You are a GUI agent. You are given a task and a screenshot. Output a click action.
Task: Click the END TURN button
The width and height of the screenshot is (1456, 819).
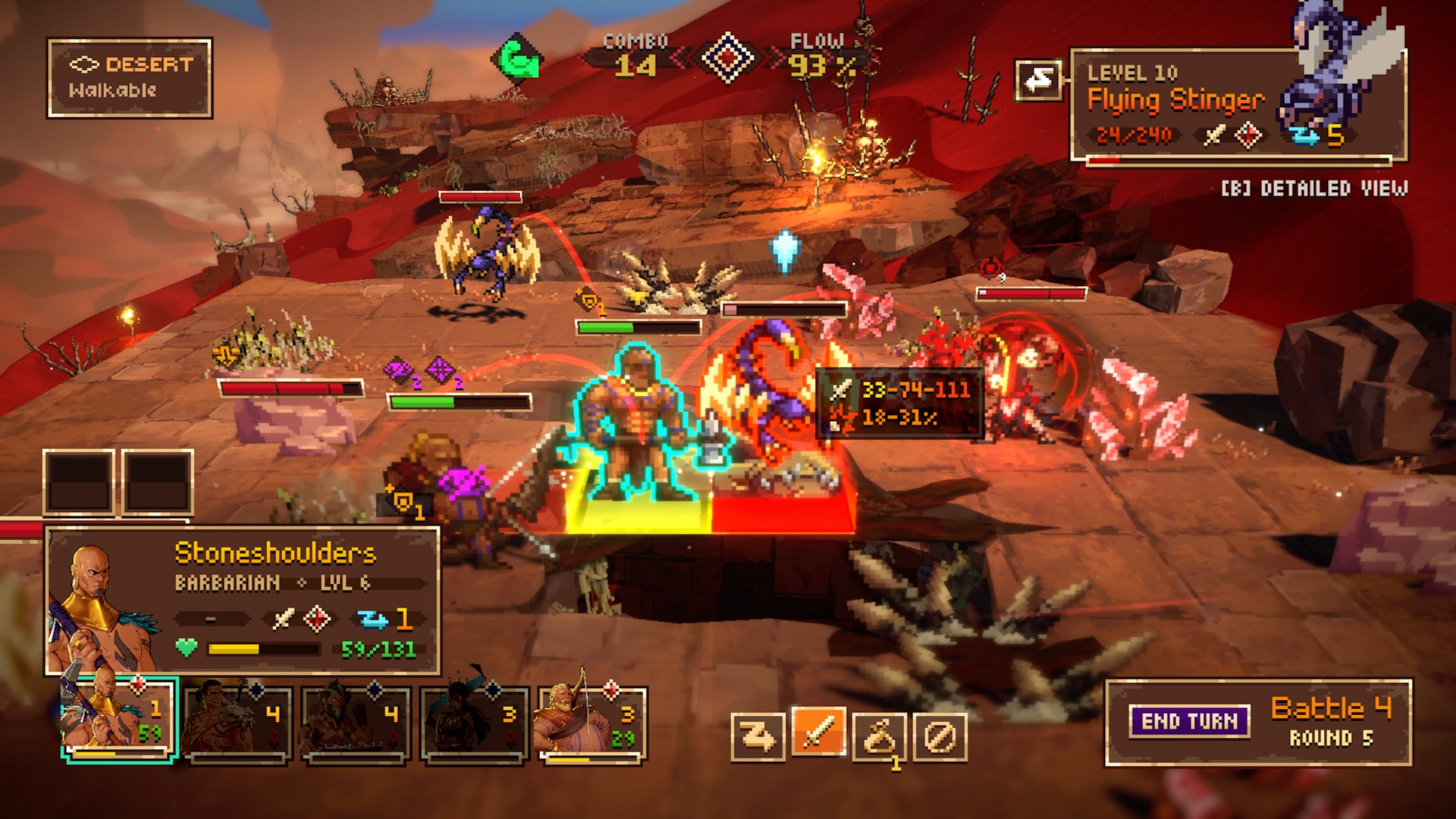tap(1188, 721)
